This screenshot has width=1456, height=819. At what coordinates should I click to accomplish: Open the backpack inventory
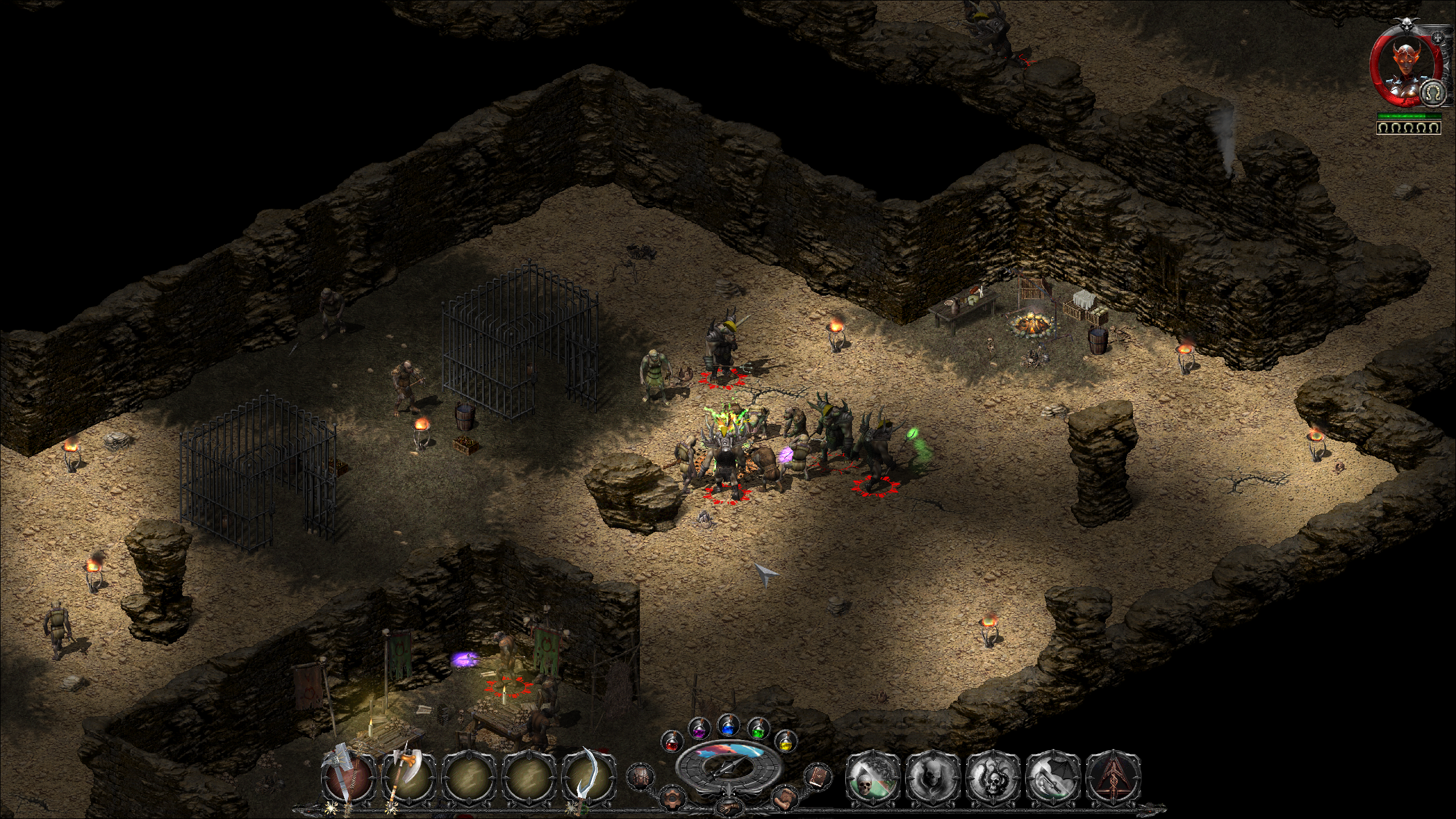(640, 776)
